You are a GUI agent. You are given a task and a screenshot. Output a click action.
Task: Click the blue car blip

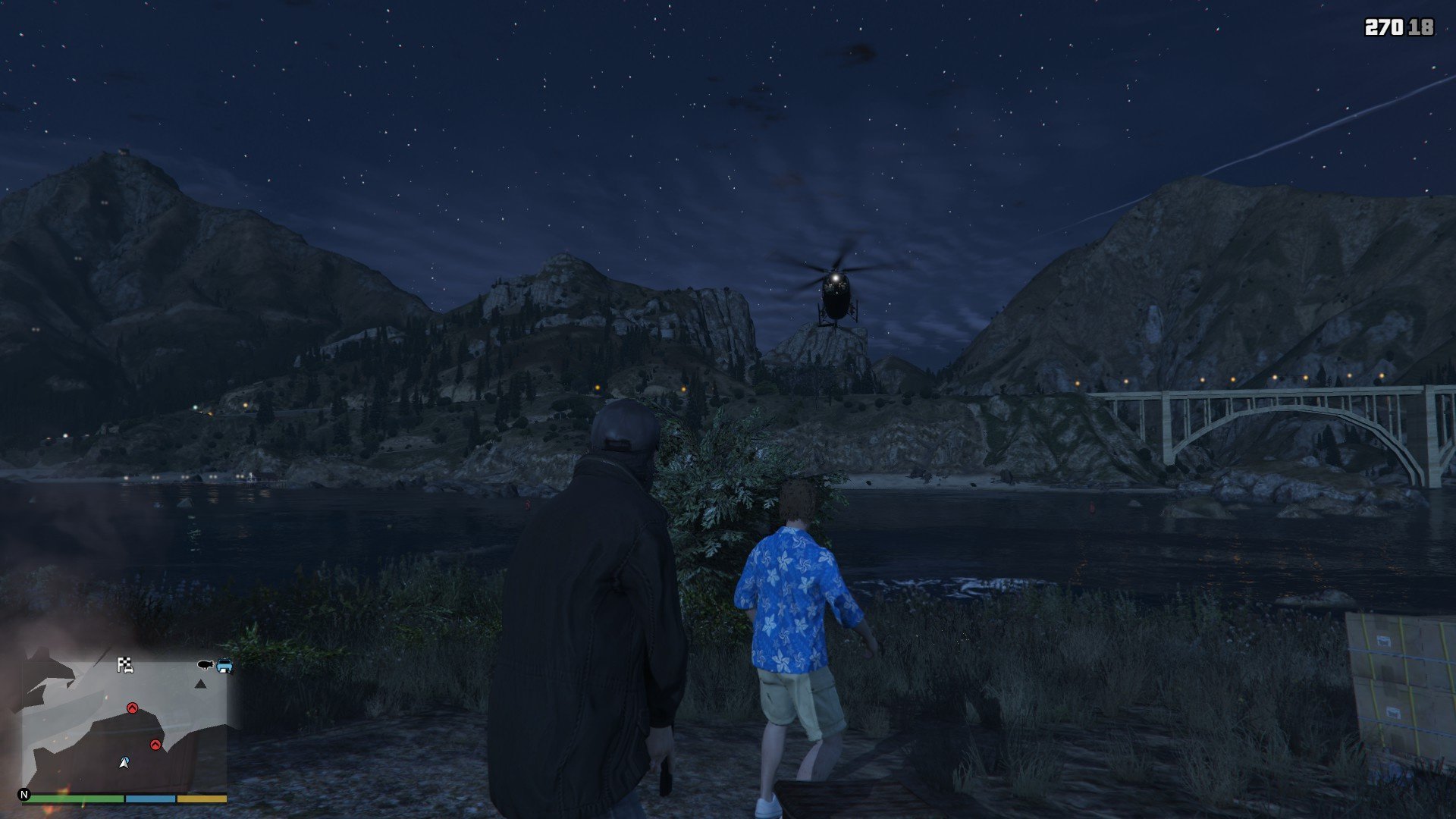point(224,666)
